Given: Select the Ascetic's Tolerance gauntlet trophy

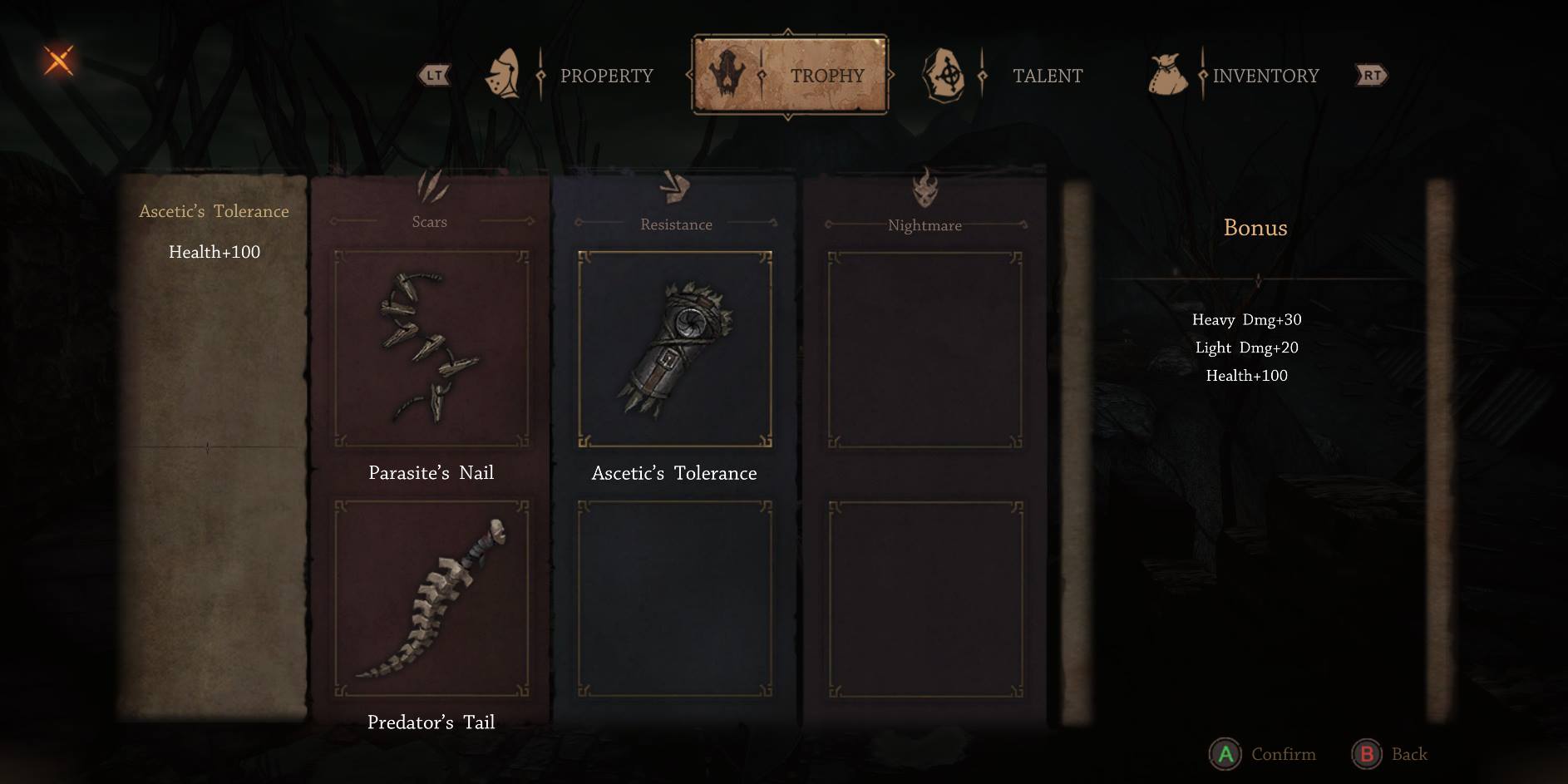Looking at the screenshot, I should pyautogui.click(x=674, y=349).
